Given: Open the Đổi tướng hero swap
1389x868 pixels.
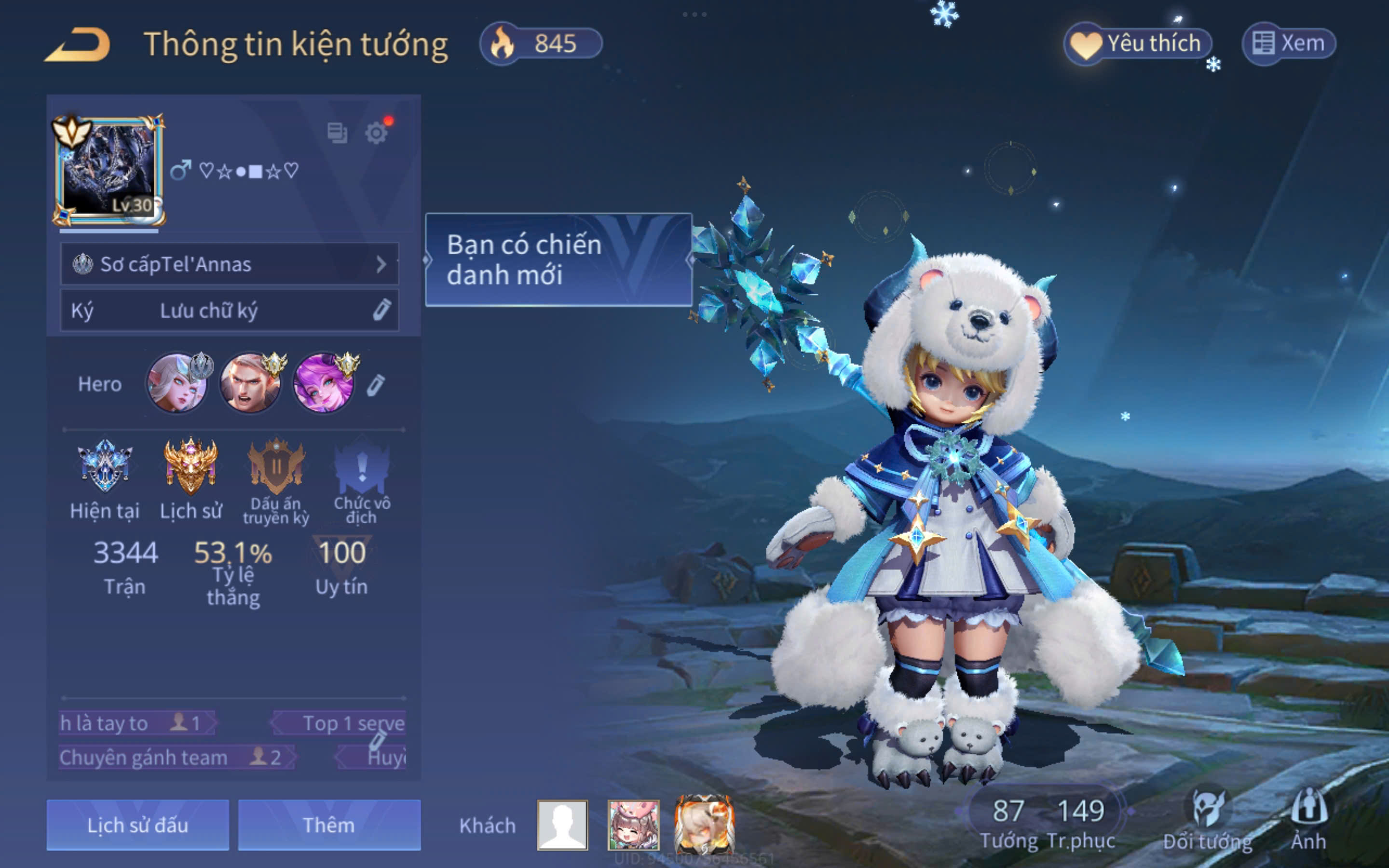Looking at the screenshot, I should (x=1207, y=821).
